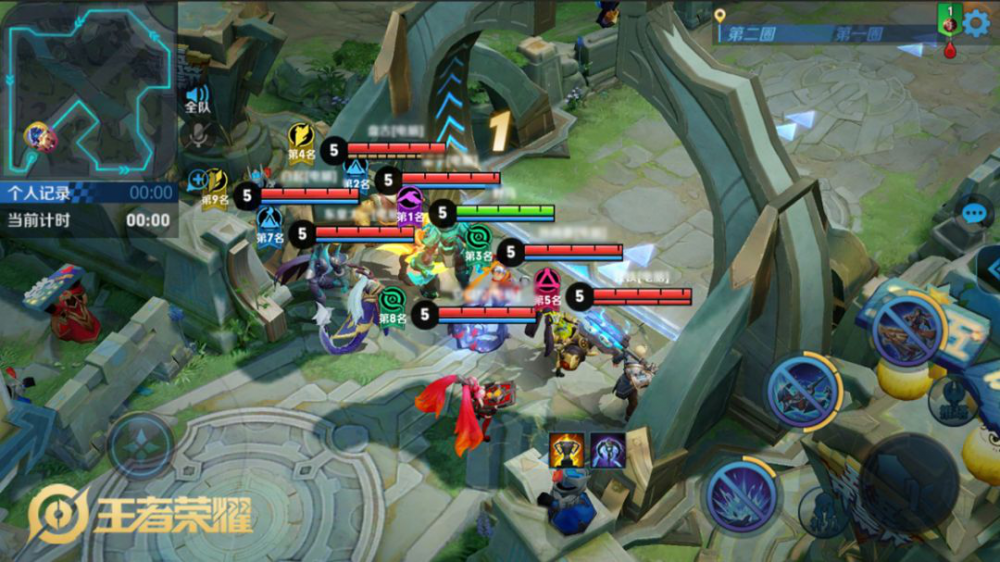Open the race track minimap
The image size is (1000, 562).
click(x=88, y=88)
